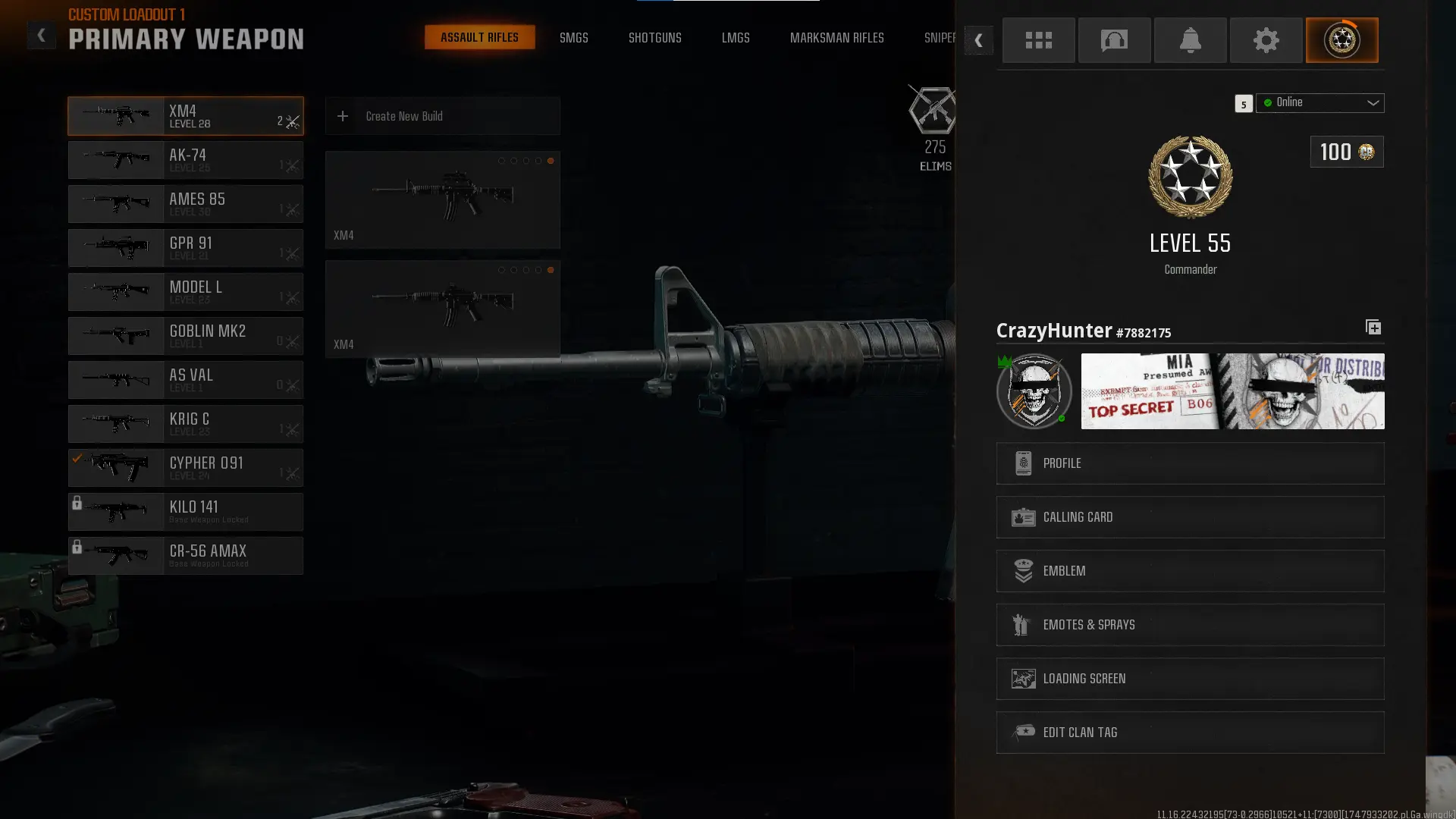Open the Online status dropdown
The image size is (1456, 819).
point(1319,103)
